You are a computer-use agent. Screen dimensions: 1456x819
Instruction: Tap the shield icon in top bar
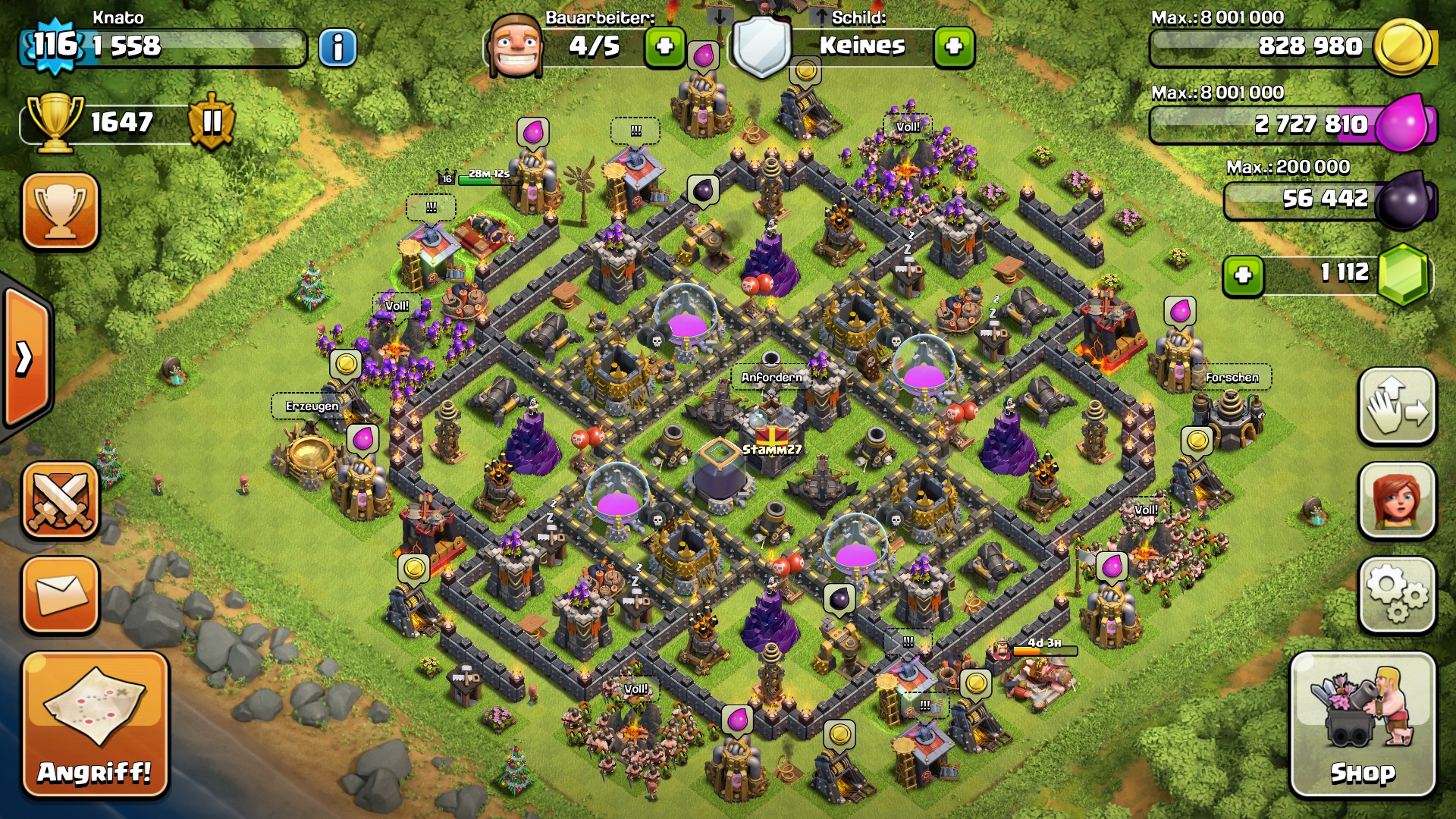pyautogui.click(x=762, y=45)
